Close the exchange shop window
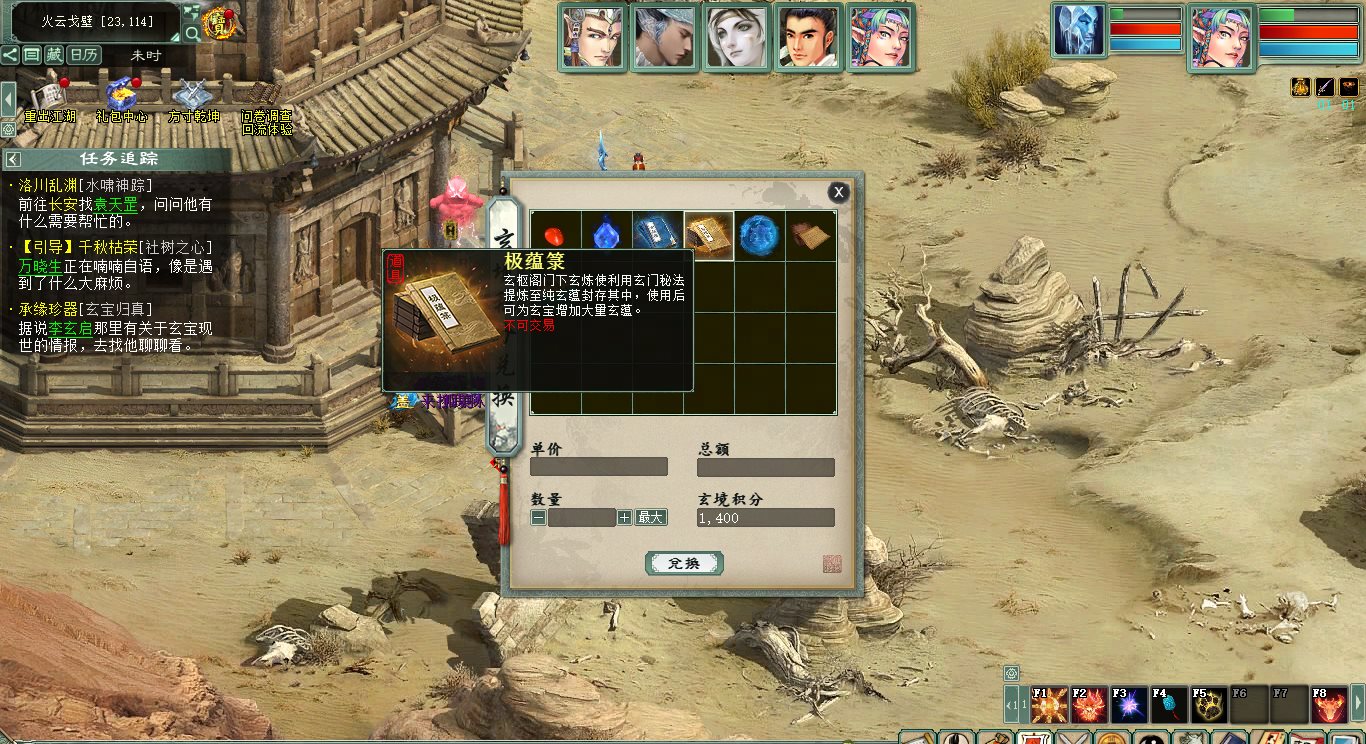Viewport: 1366px width, 744px height. click(839, 192)
